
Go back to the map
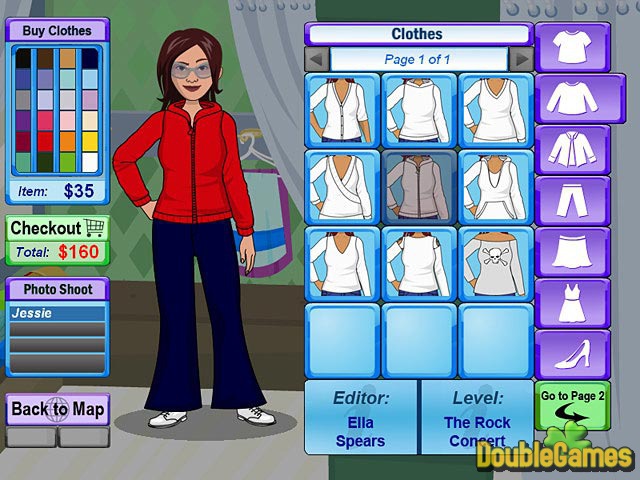[x=57, y=409]
